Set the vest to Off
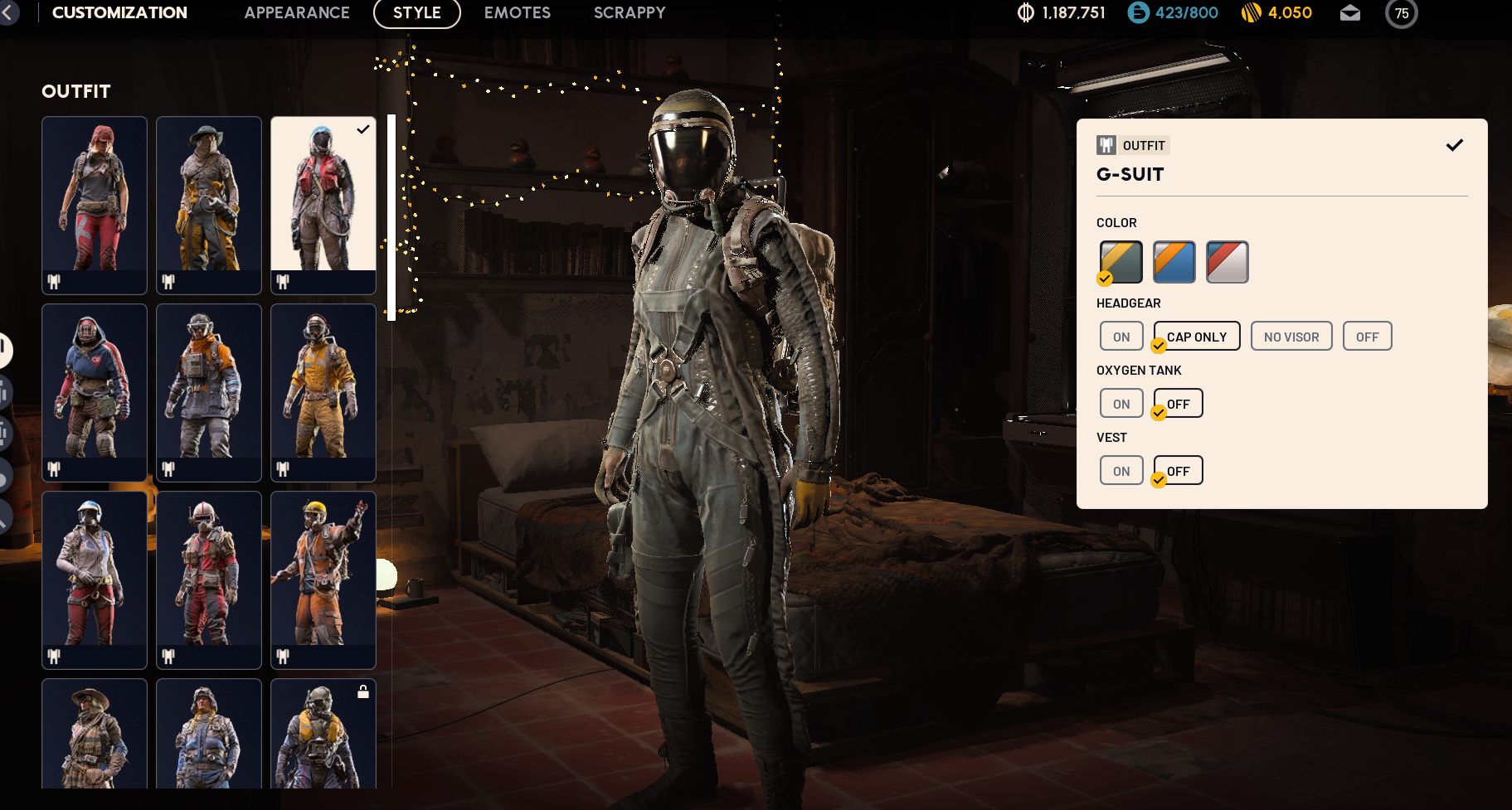The width and height of the screenshot is (1512, 810). tap(1178, 471)
